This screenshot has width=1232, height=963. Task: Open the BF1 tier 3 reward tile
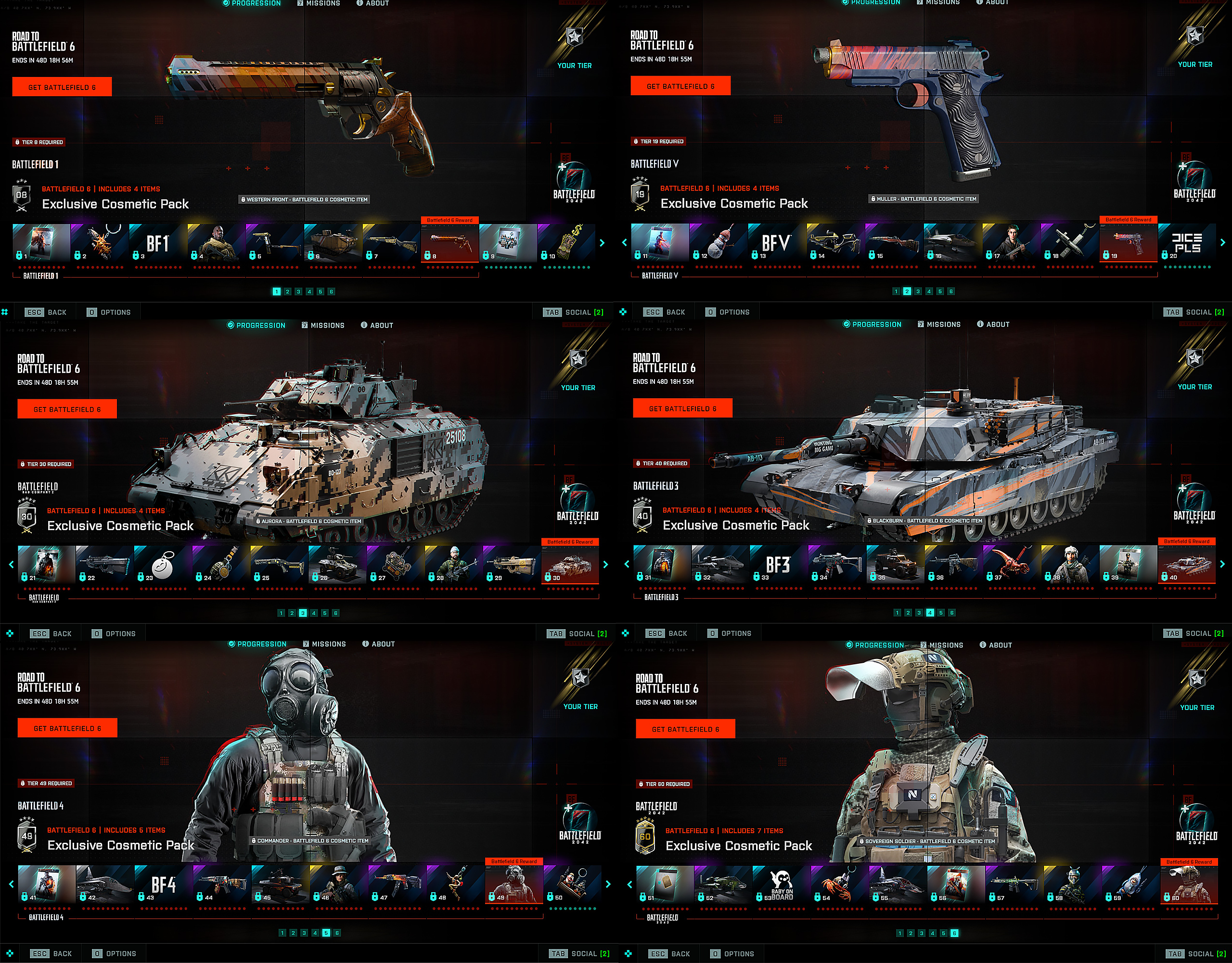158,243
